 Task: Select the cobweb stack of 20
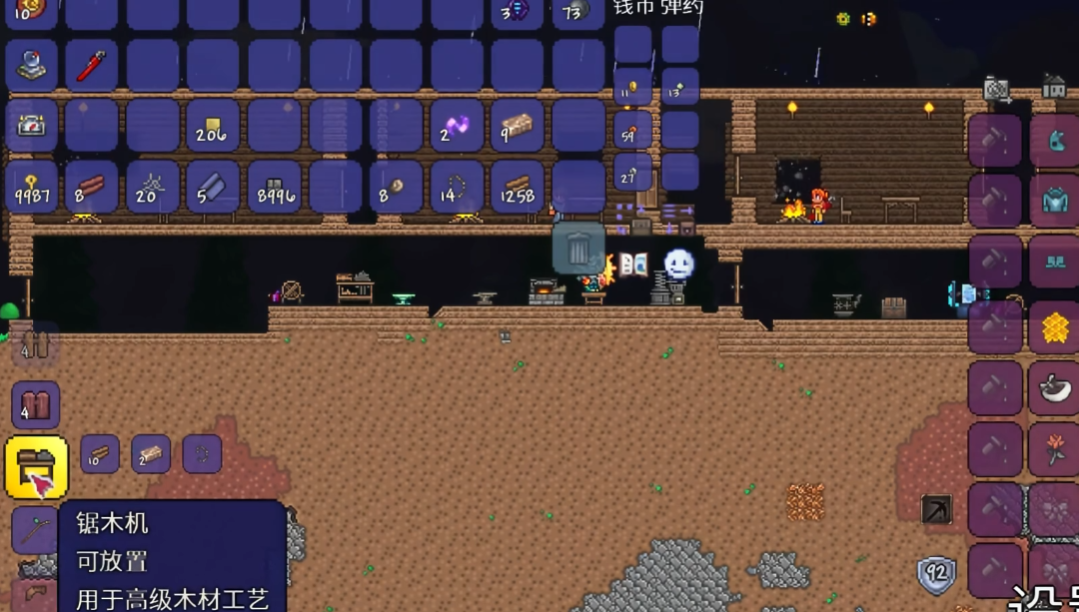tap(152, 186)
